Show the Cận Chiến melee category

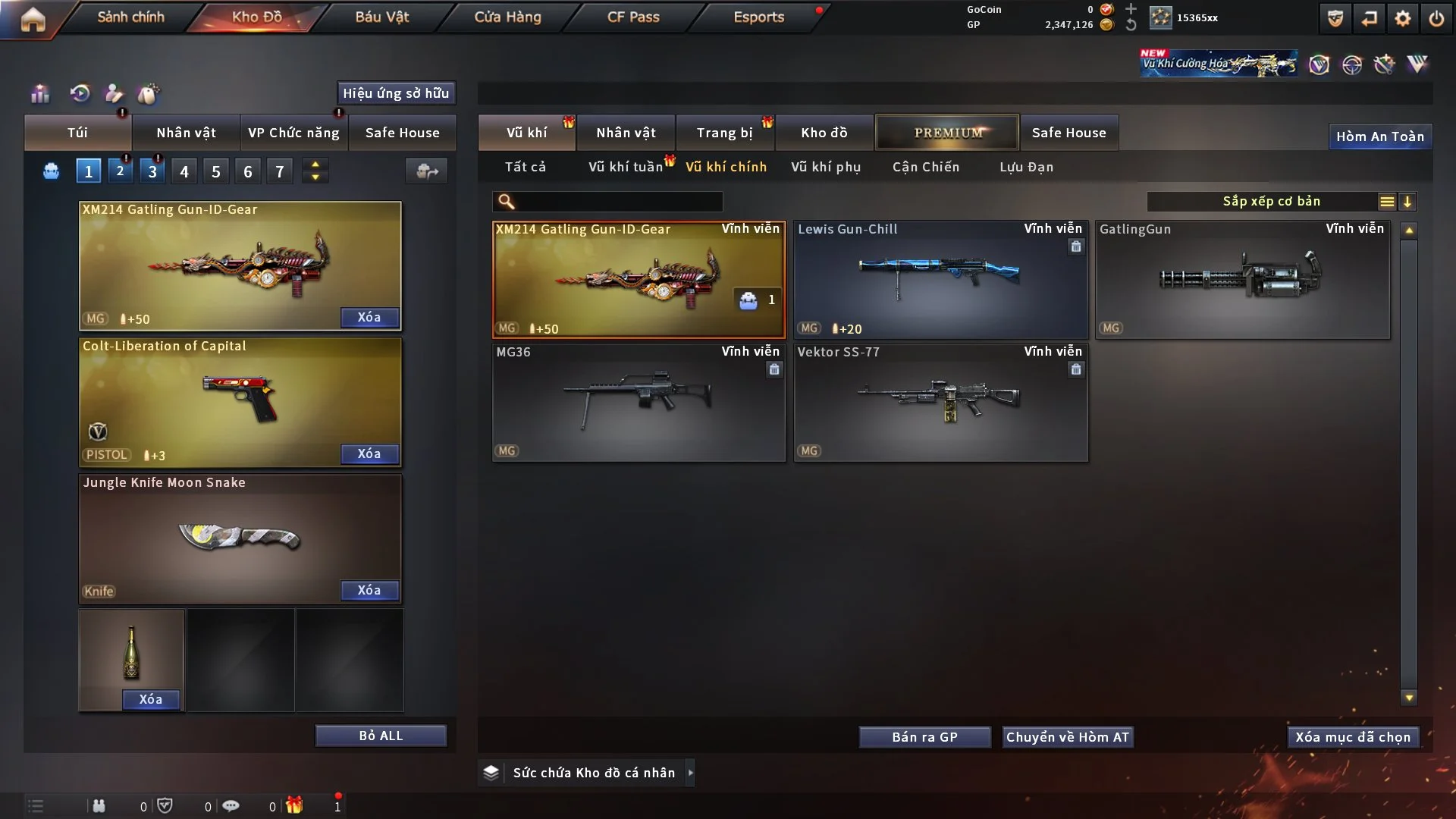(926, 167)
